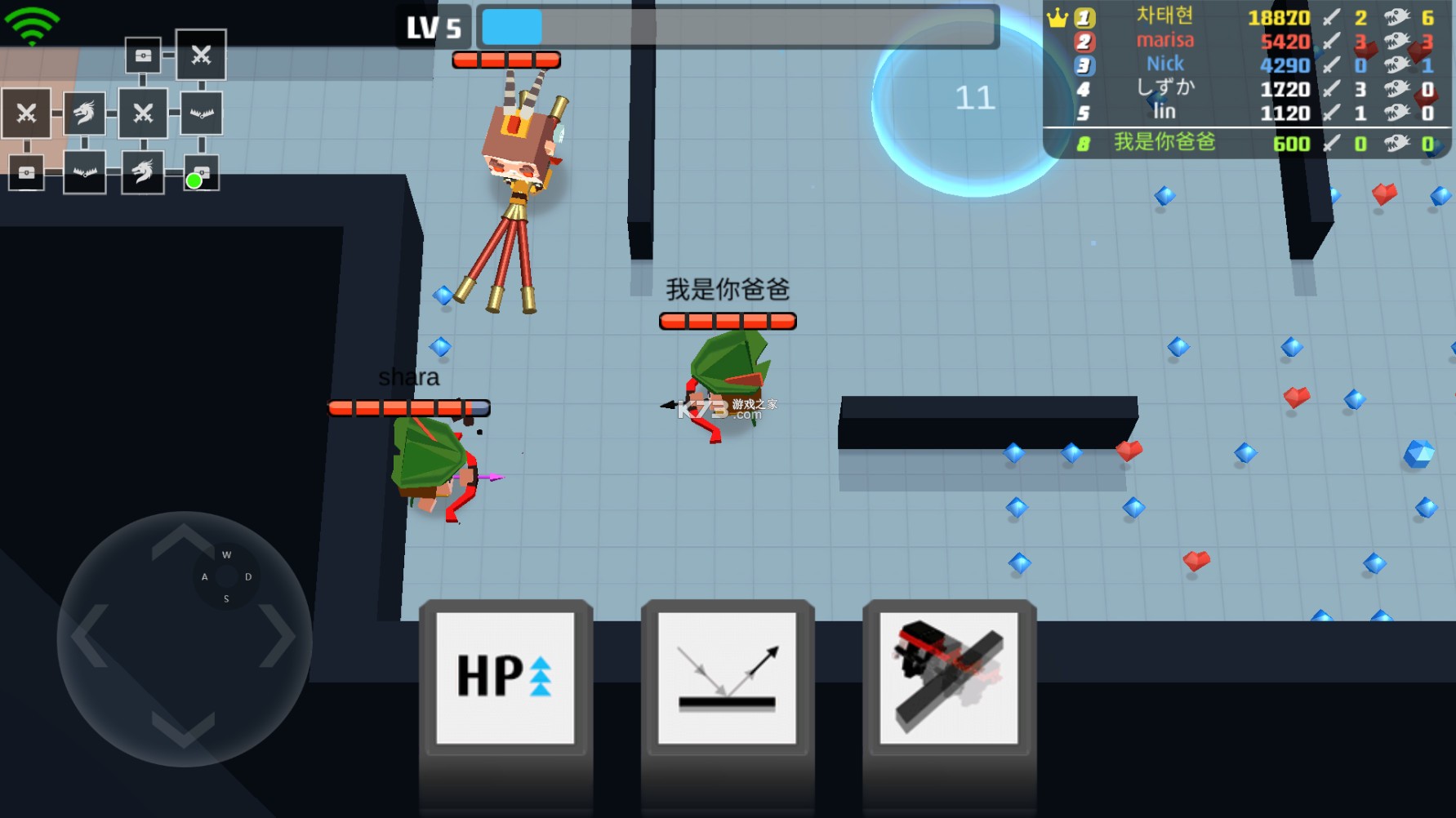This screenshot has width=1456, height=818.
Task: Choose the HP boost upgrade card
Action: pos(505,677)
